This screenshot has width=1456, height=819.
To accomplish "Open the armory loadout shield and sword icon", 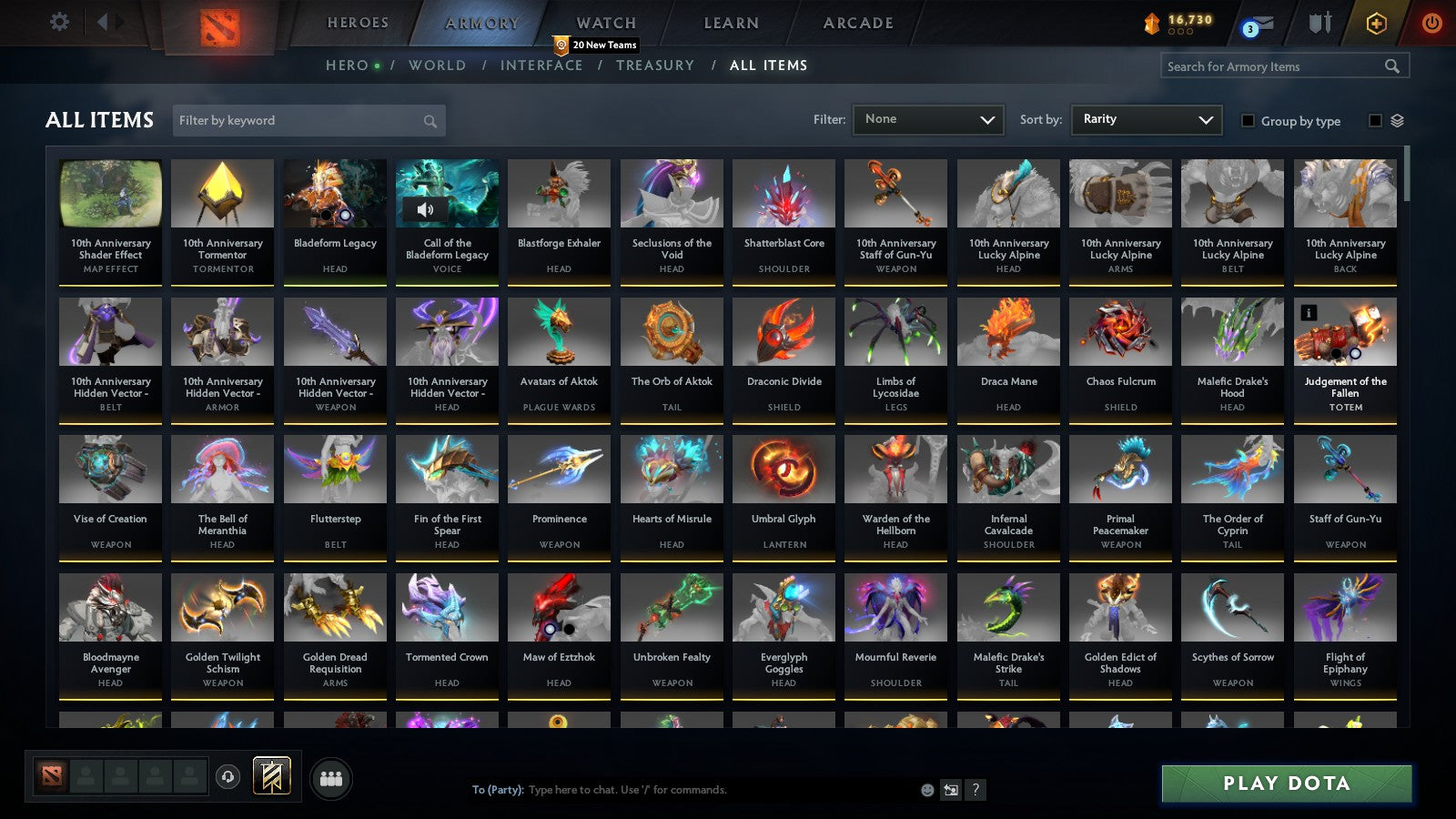I will [x=1319, y=25].
